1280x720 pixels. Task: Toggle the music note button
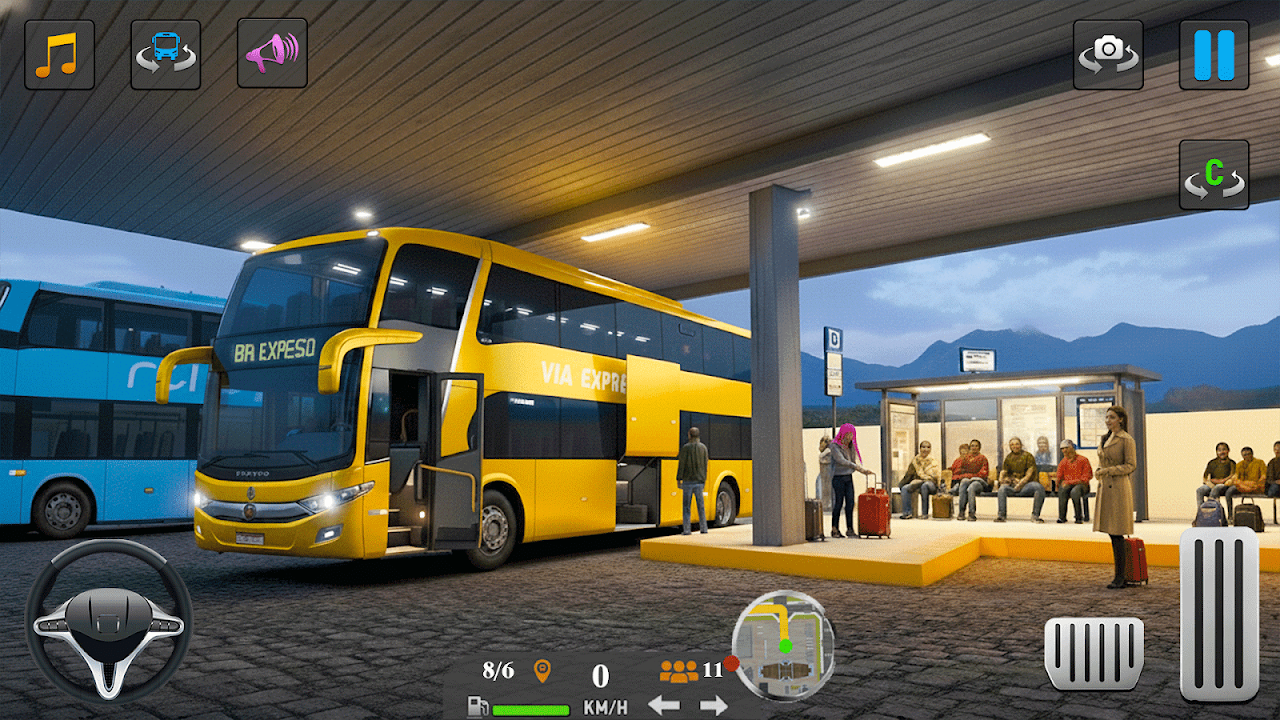tap(59, 54)
